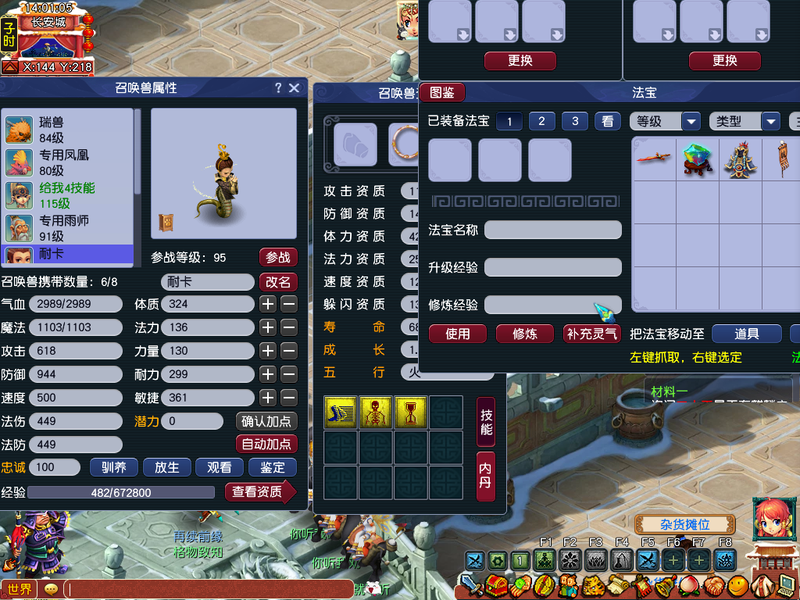Replenish spirit with 补充灵气
This screenshot has width=800, height=600.
[591, 334]
